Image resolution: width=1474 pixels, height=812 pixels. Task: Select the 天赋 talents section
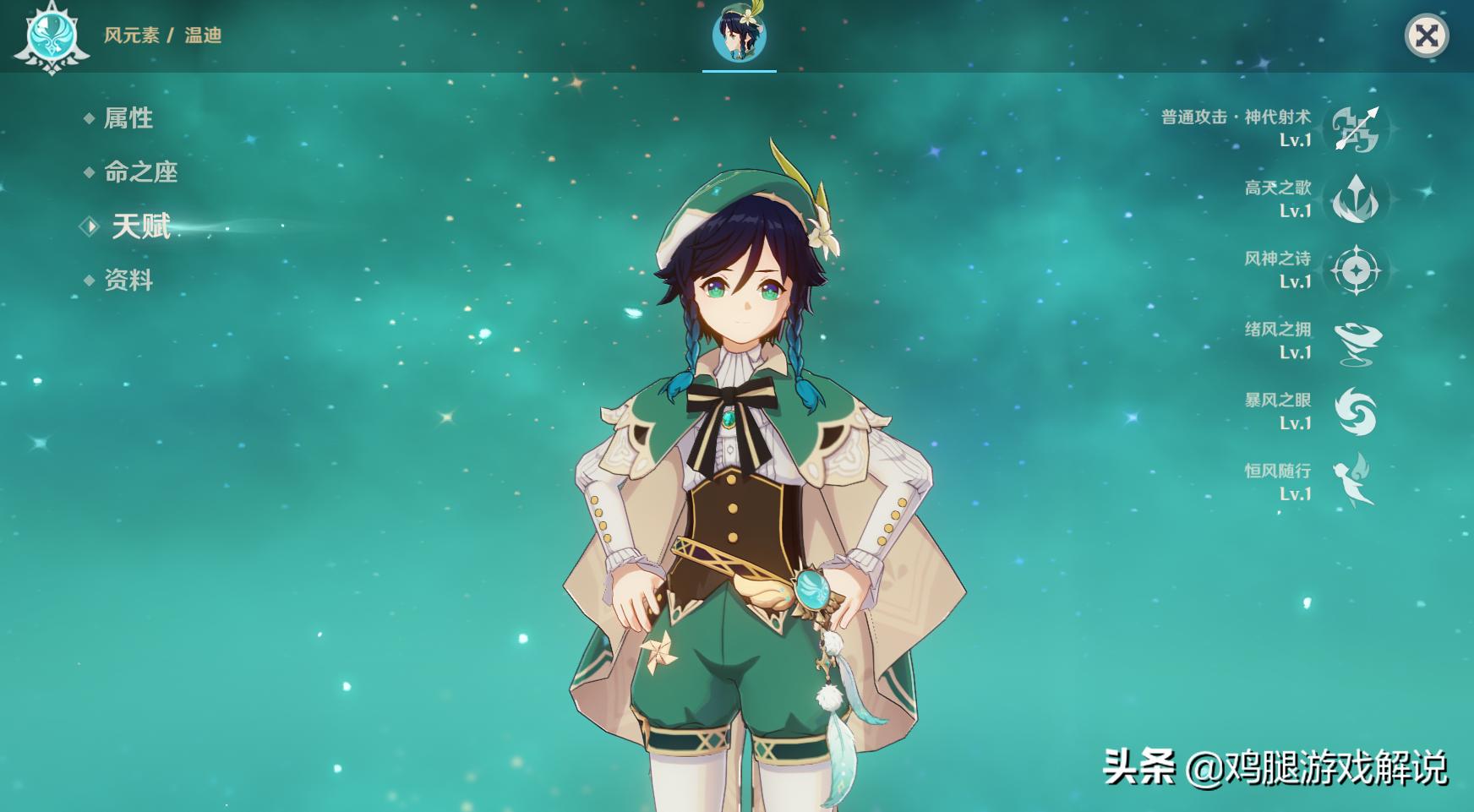point(140,226)
